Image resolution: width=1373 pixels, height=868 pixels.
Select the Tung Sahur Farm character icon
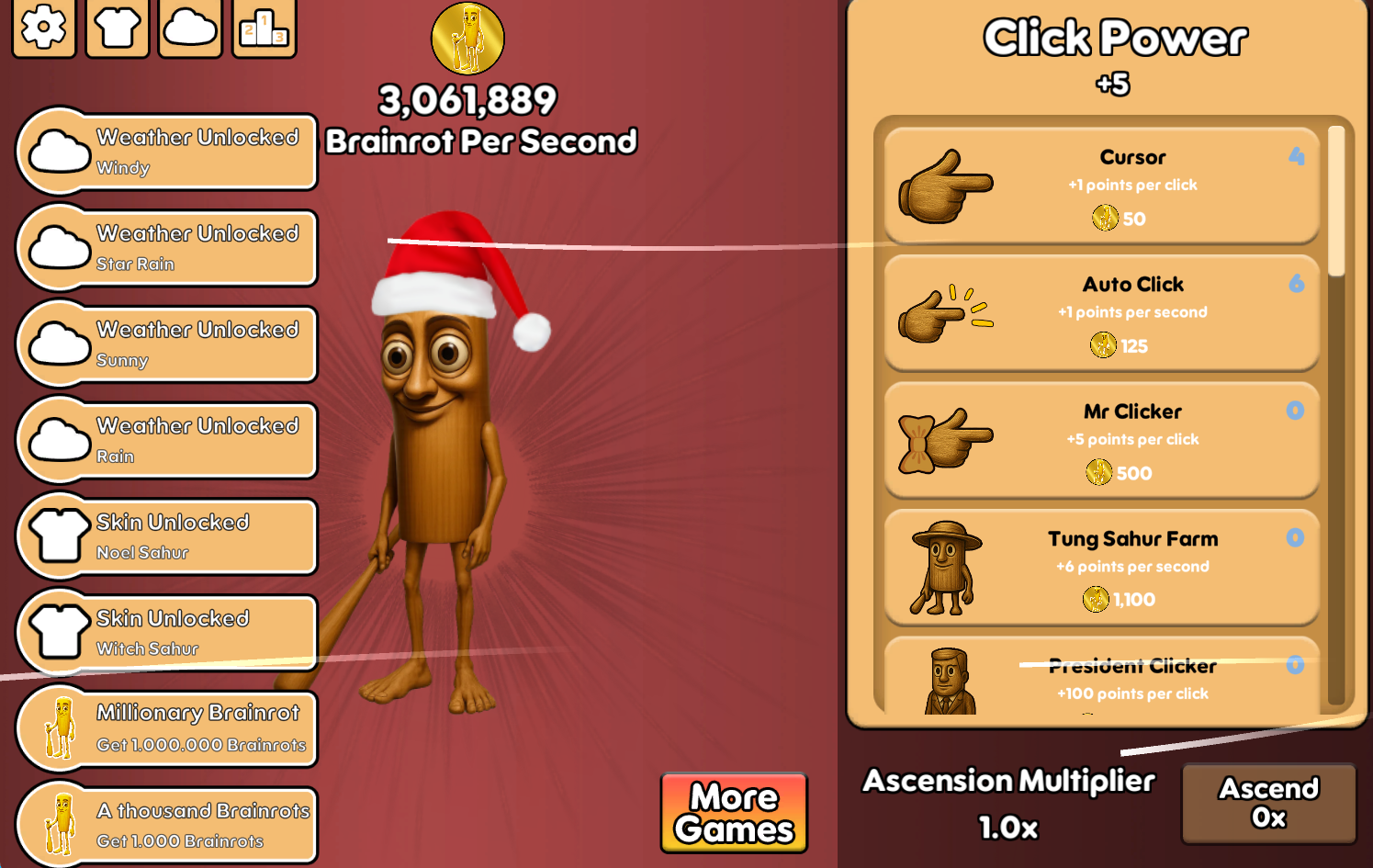coord(946,567)
